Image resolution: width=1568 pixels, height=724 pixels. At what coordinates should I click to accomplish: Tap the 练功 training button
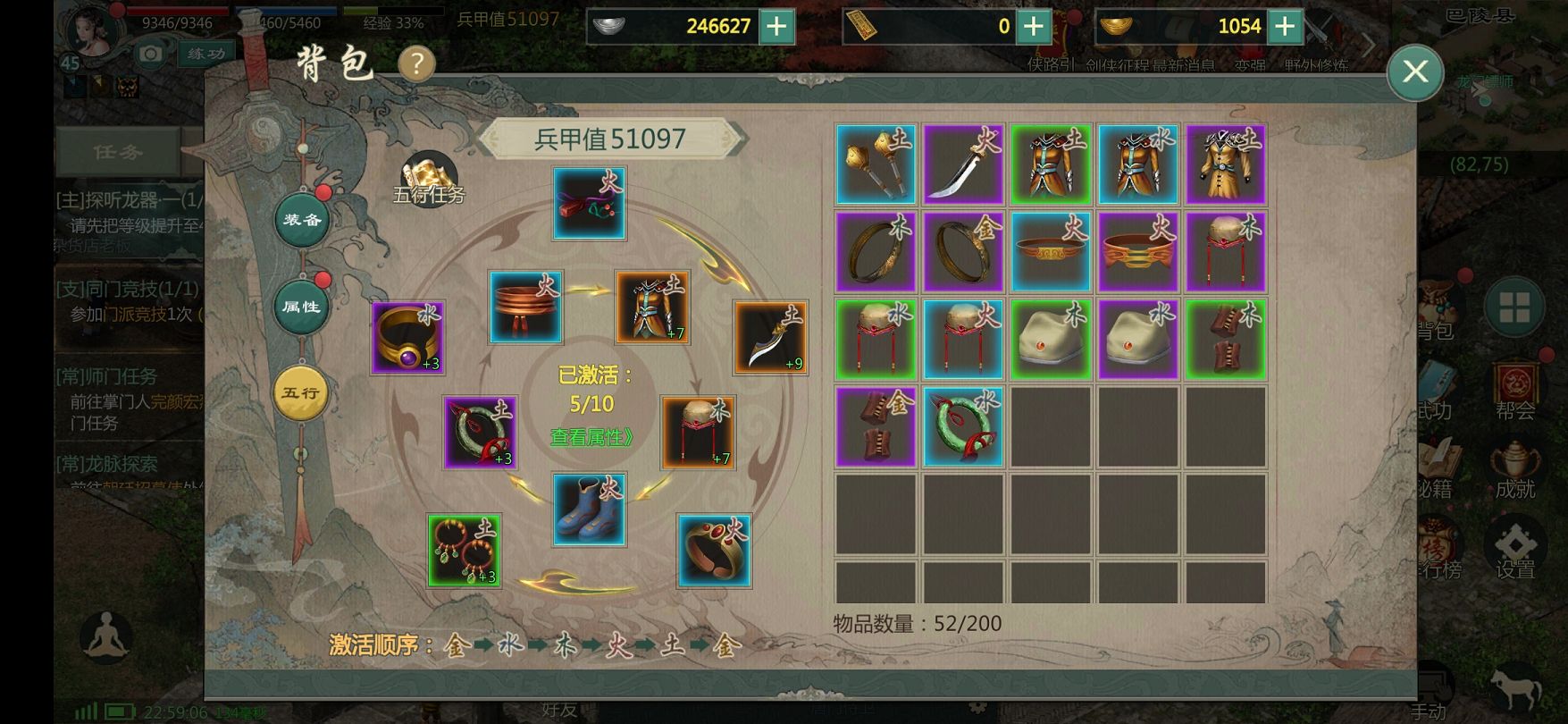(x=206, y=54)
